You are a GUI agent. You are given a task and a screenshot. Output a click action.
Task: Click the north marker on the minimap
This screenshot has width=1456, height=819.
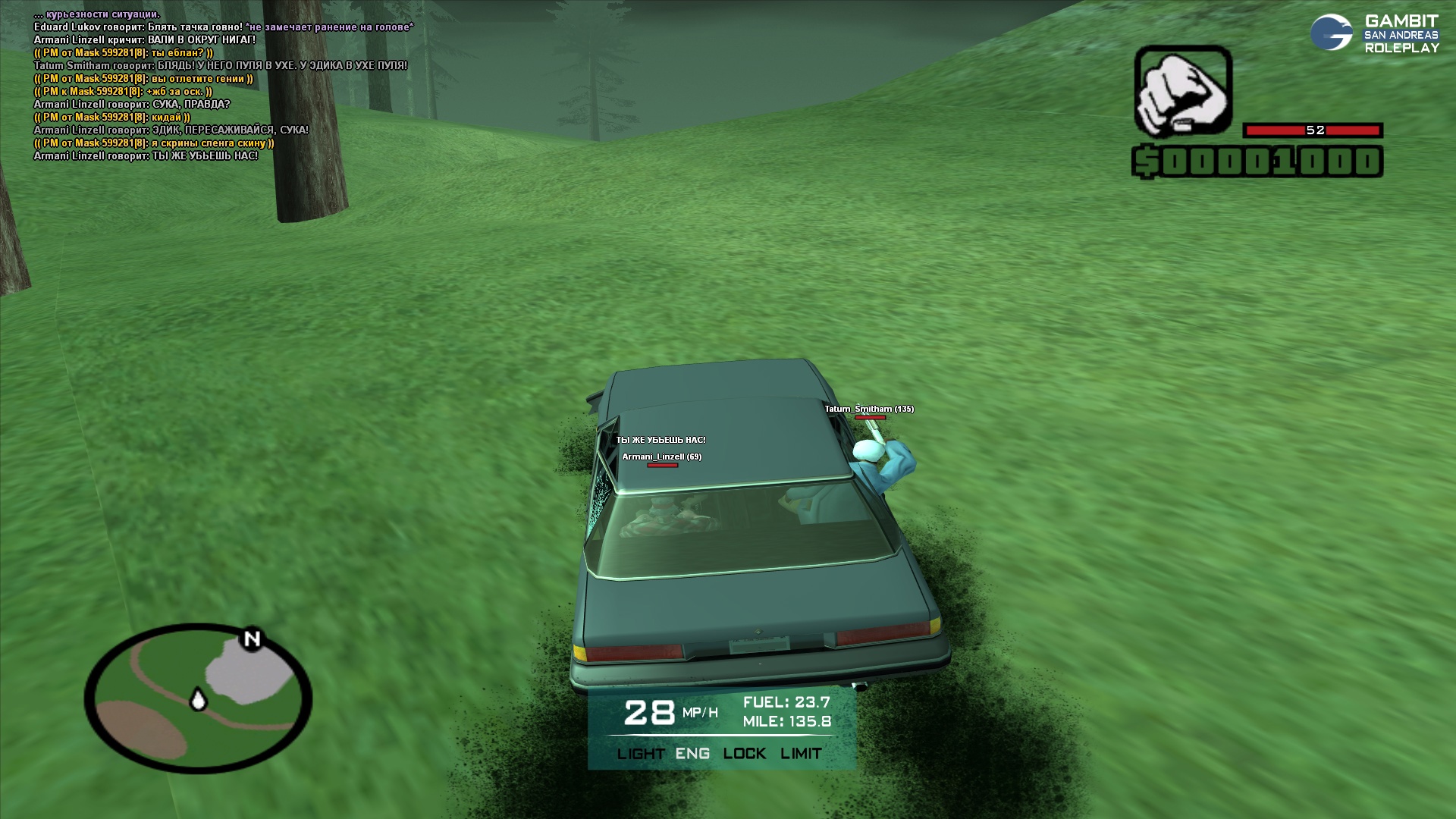[x=252, y=639]
